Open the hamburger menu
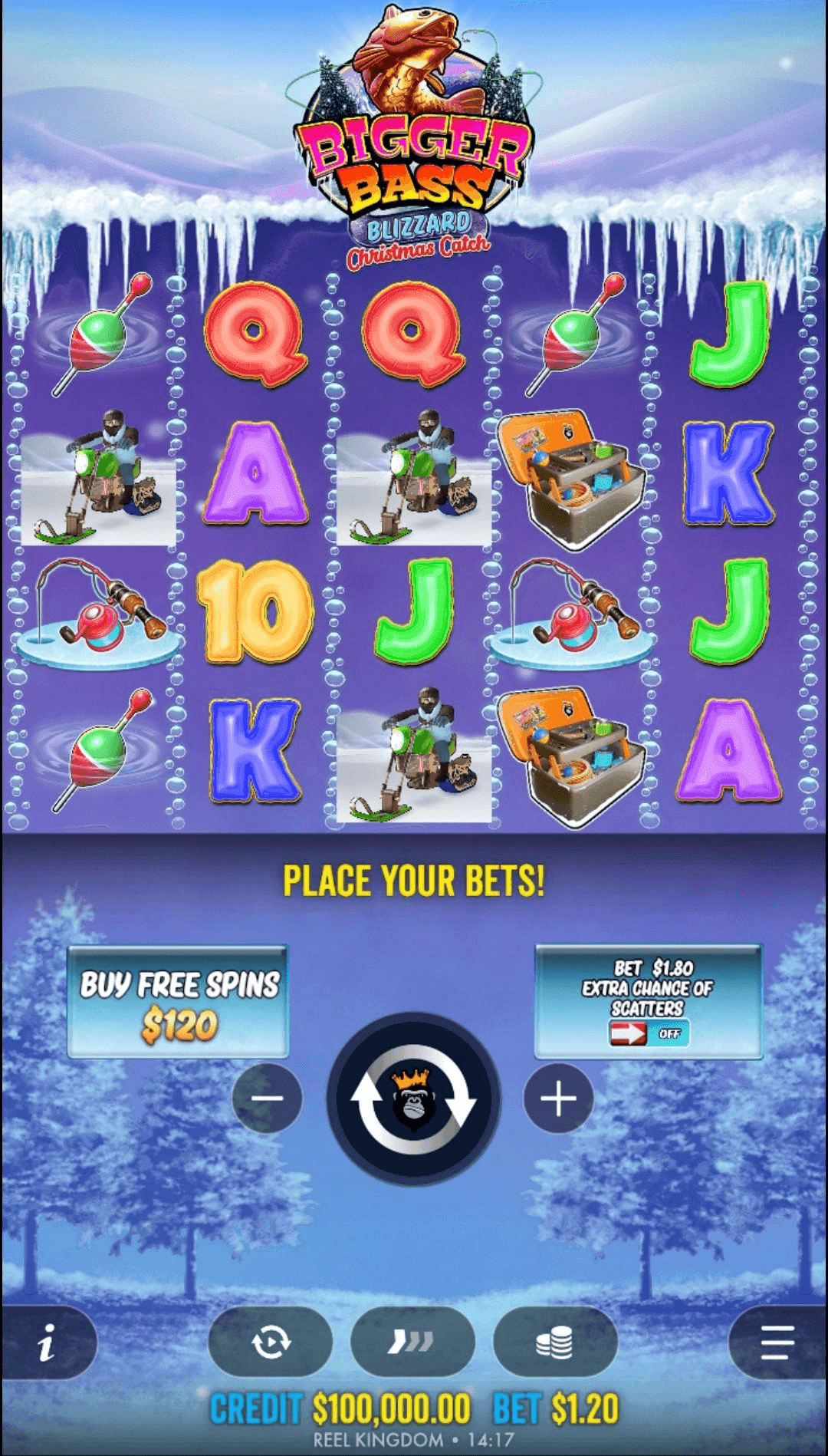Viewport: 828px width, 1456px height. (x=777, y=1342)
